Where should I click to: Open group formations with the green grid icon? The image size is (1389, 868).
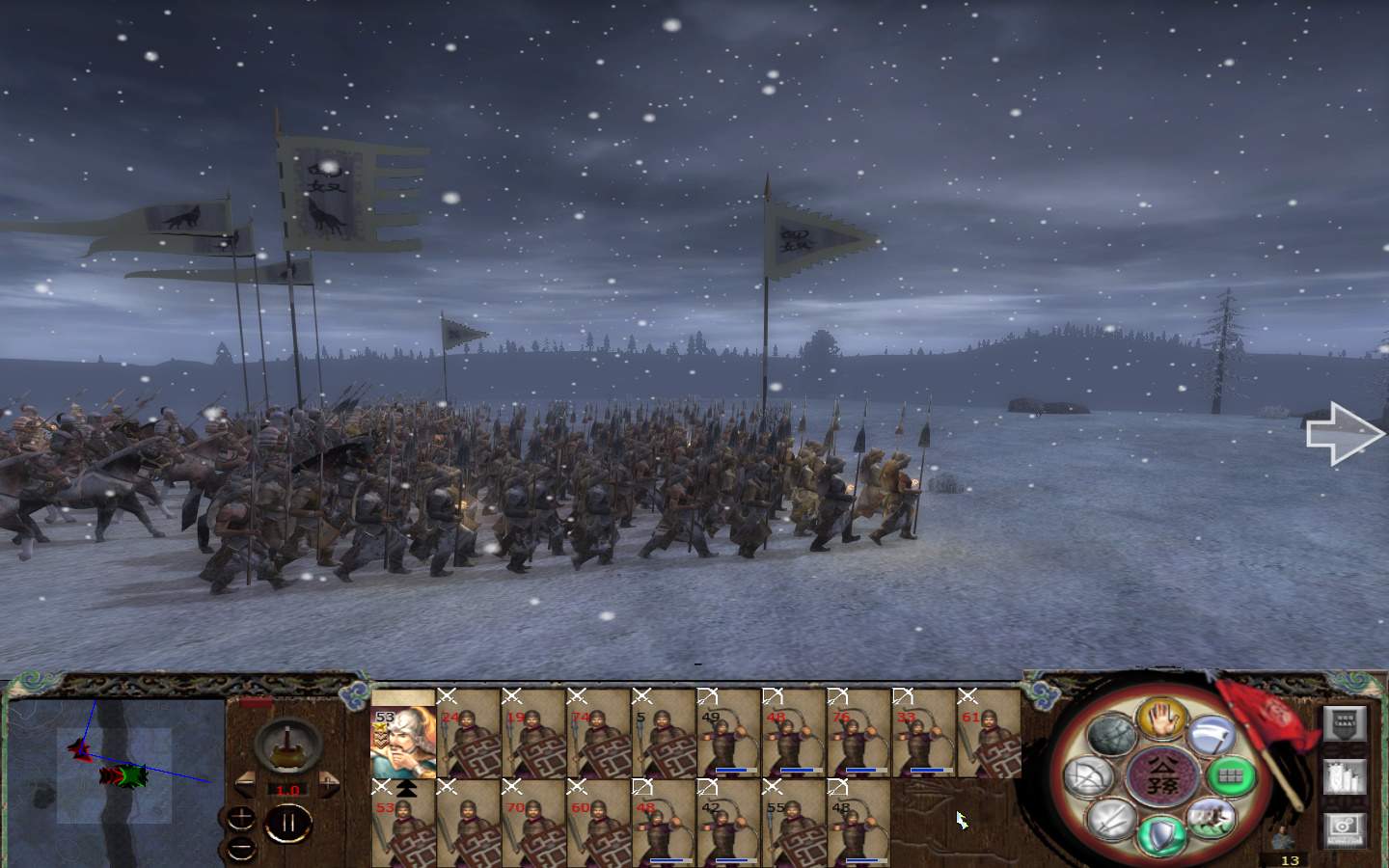1229,776
